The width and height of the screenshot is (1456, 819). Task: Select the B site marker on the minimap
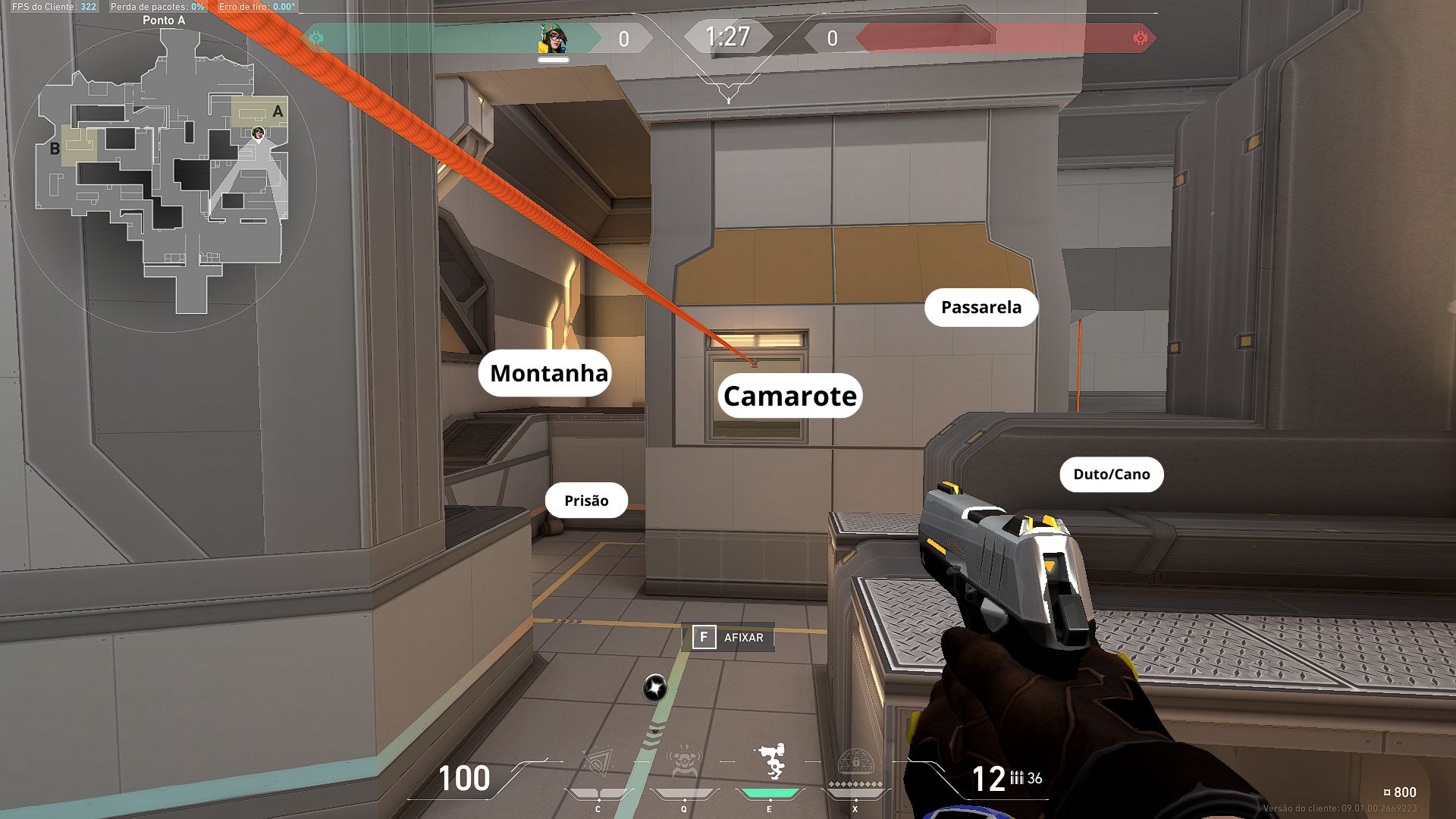pos(55,149)
